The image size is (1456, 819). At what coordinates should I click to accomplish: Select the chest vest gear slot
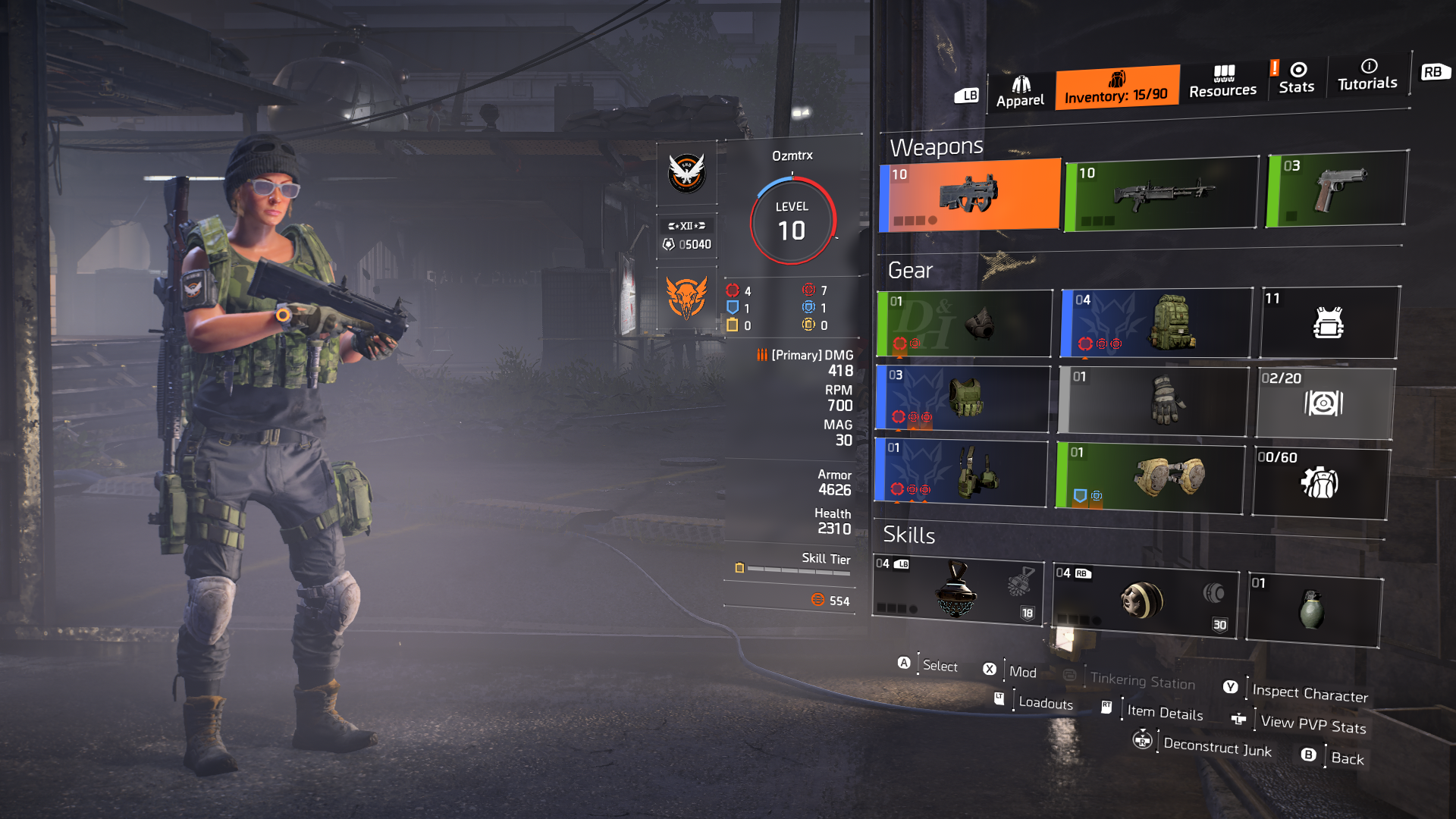coord(963,398)
